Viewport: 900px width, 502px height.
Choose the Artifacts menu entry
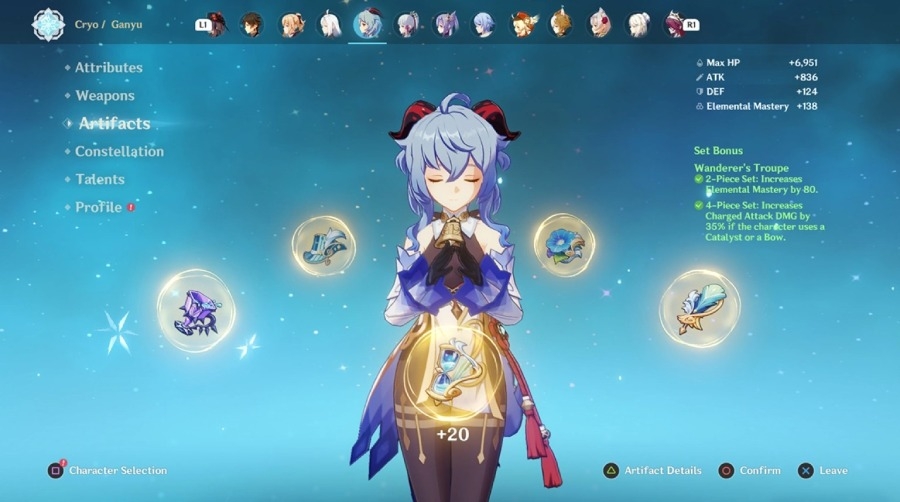(x=114, y=124)
